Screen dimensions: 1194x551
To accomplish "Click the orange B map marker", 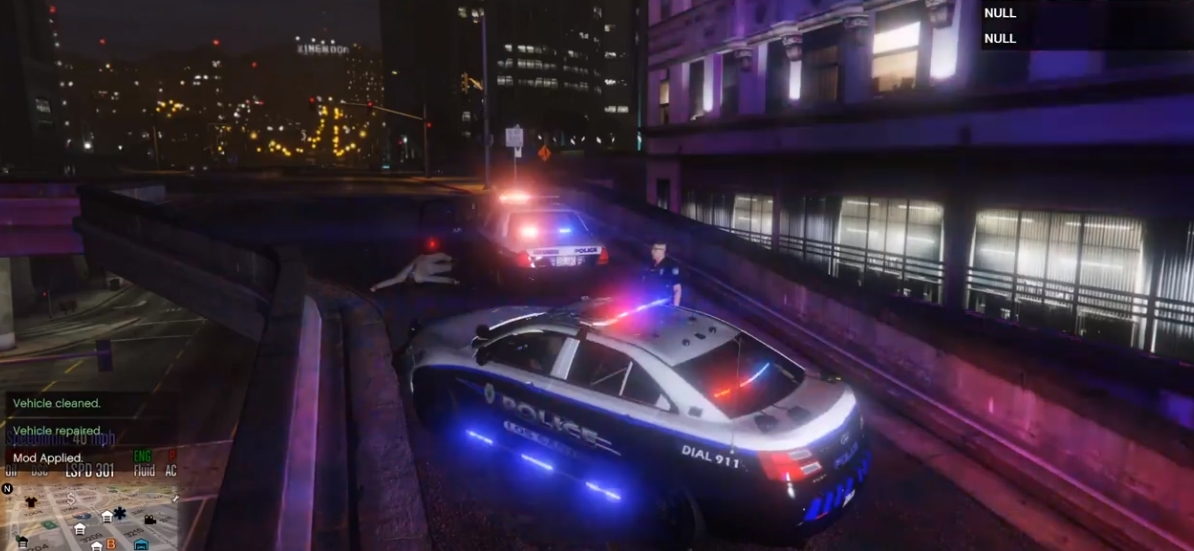I will [x=111, y=544].
